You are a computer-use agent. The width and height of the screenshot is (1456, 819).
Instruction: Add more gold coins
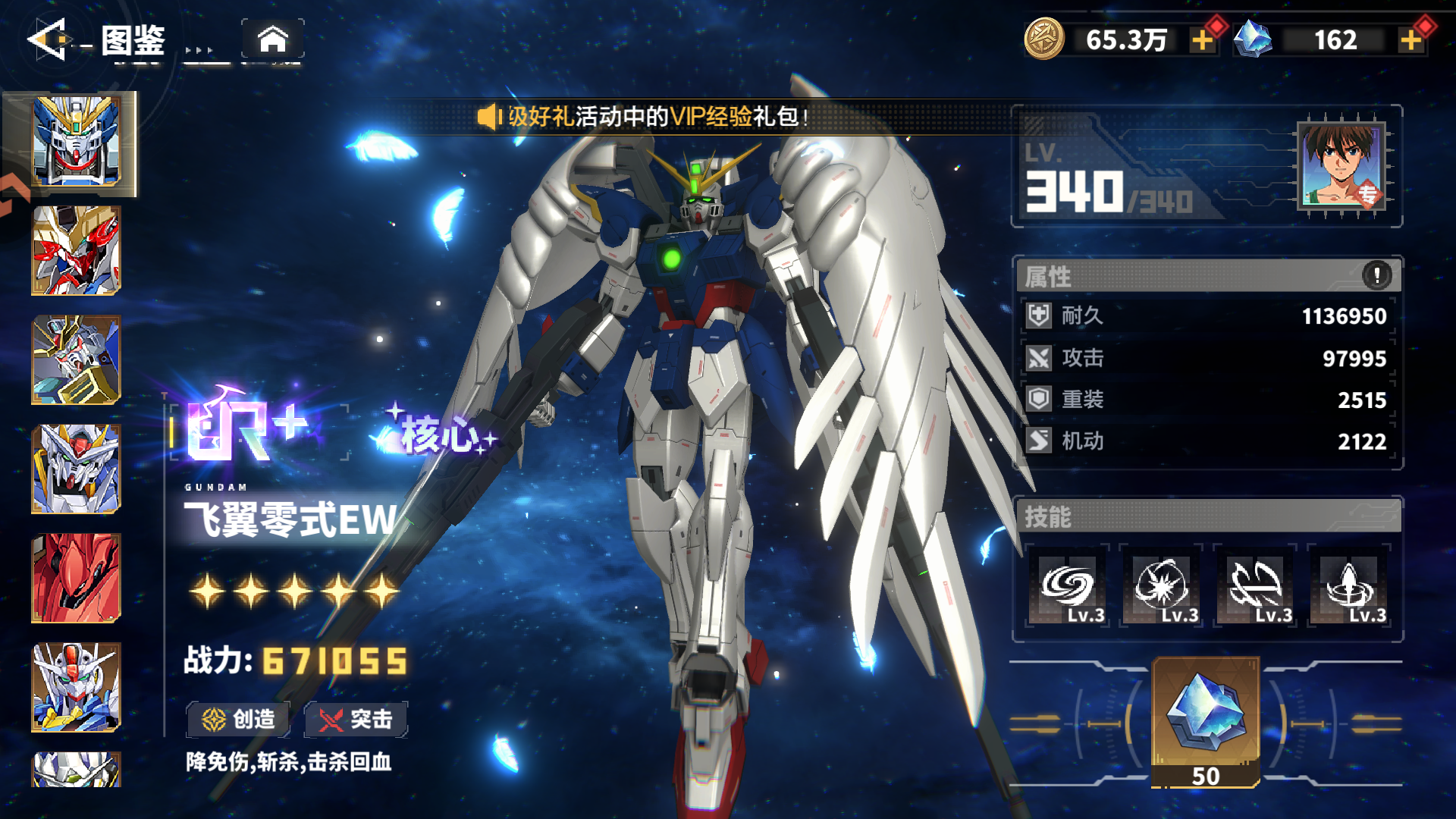[x=1202, y=40]
